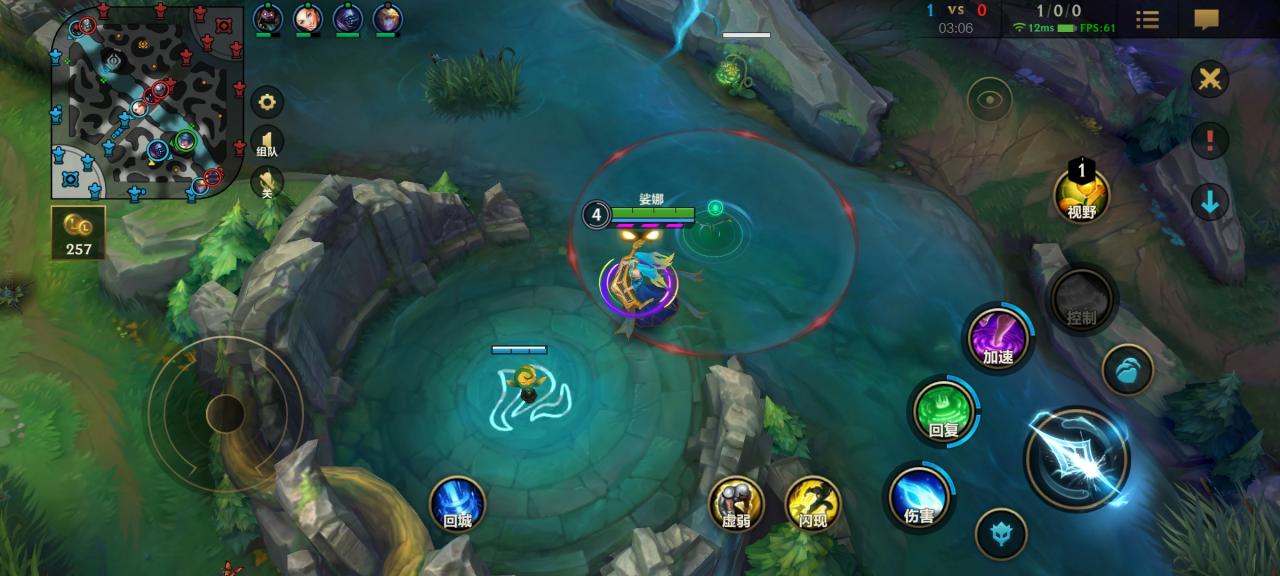Tap the 组队 button
1280x576 pixels.
267,143
